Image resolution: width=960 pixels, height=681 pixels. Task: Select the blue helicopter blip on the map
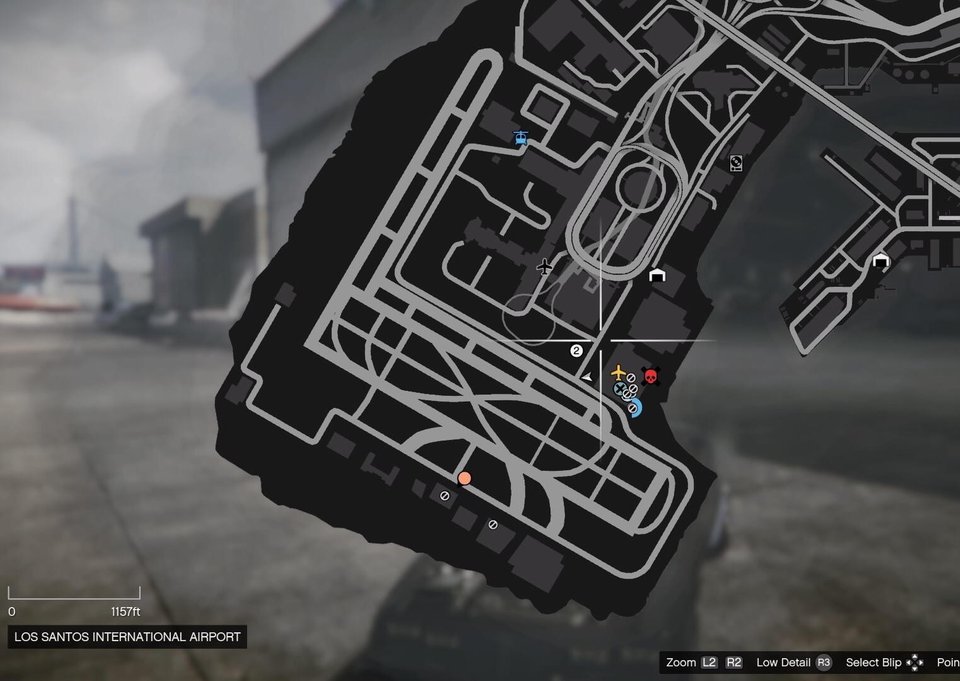click(x=519, y=138)
